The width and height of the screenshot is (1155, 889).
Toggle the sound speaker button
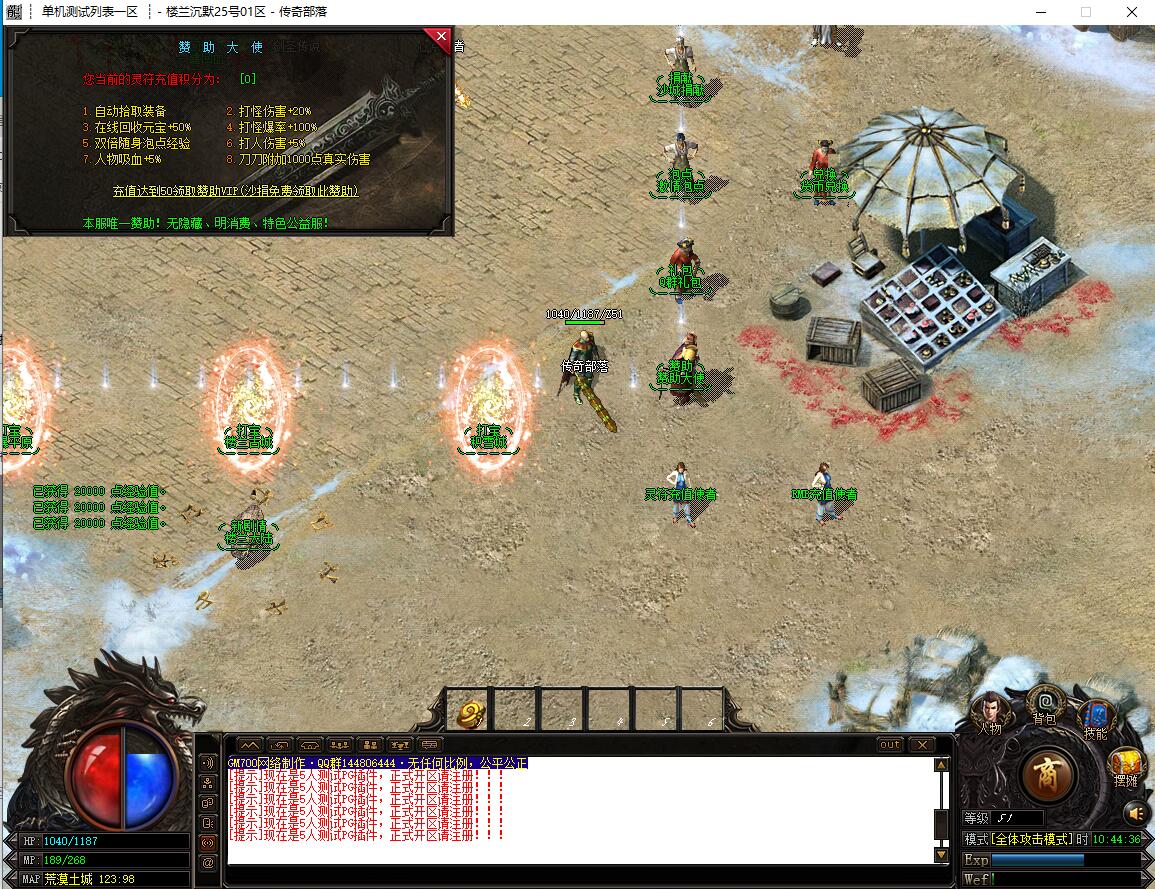1134,811
